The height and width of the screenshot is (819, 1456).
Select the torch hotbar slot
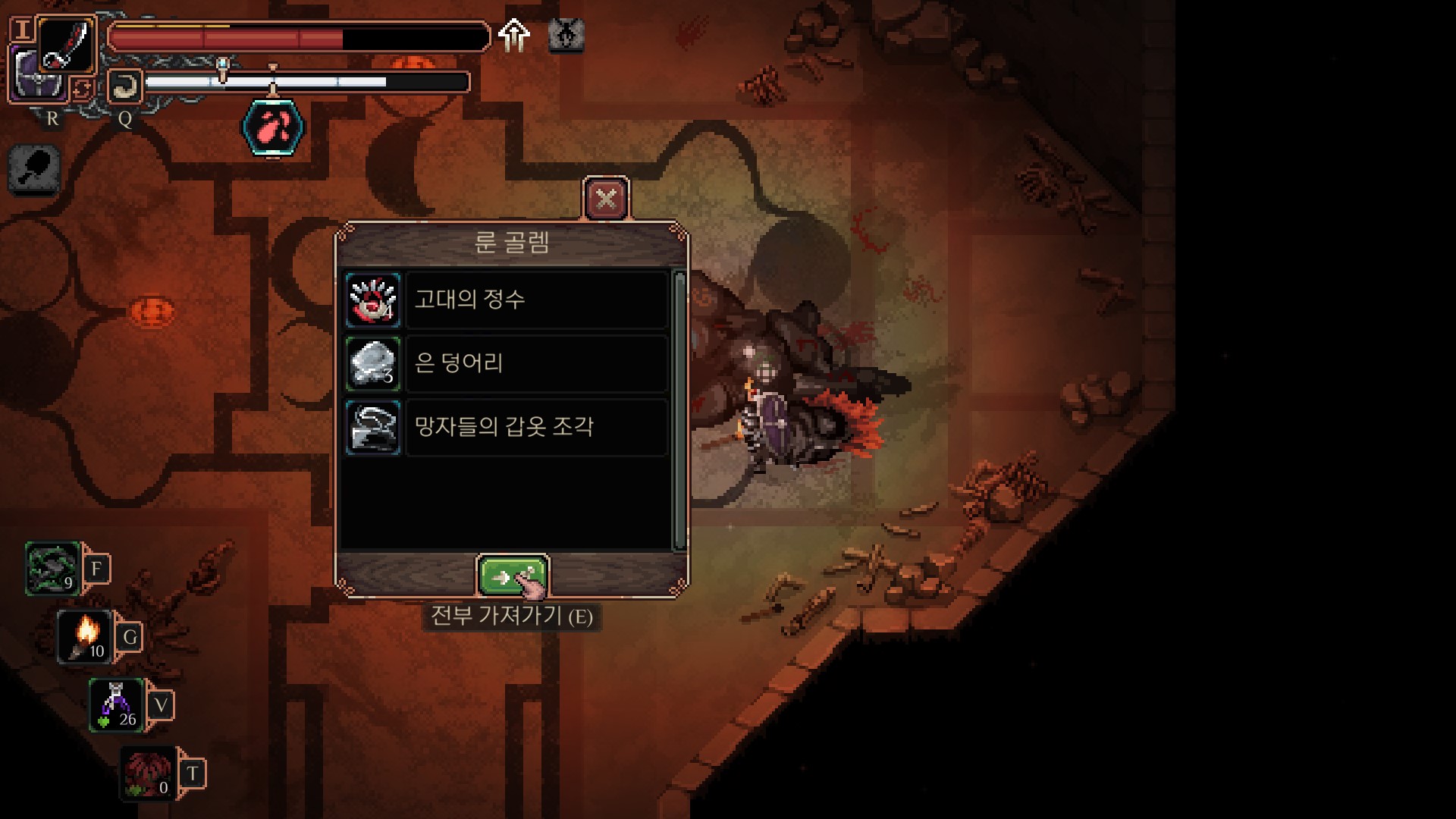click(x=86, y=637)
